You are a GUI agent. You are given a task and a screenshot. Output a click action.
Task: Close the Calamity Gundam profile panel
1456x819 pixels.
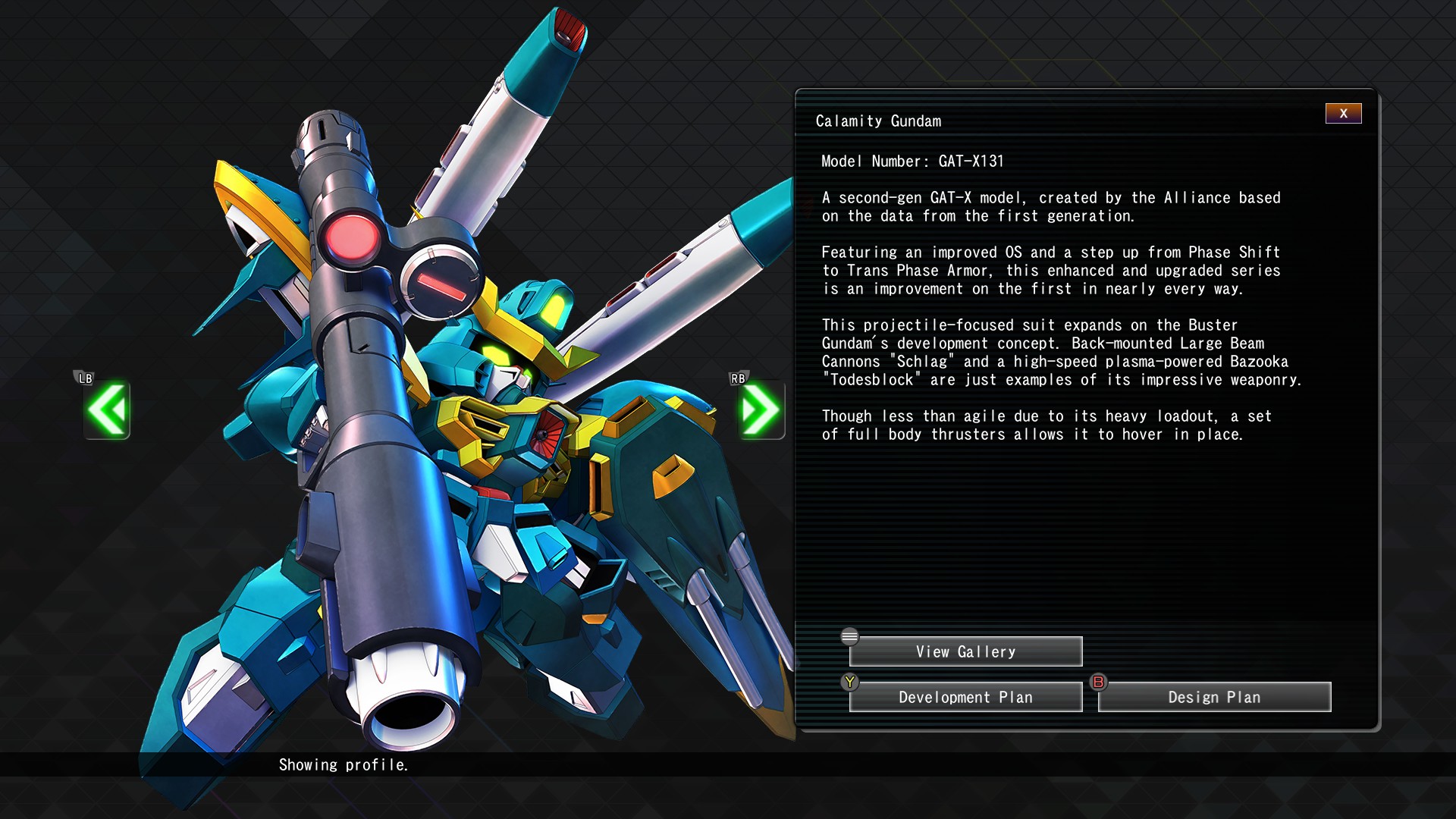1343,113
